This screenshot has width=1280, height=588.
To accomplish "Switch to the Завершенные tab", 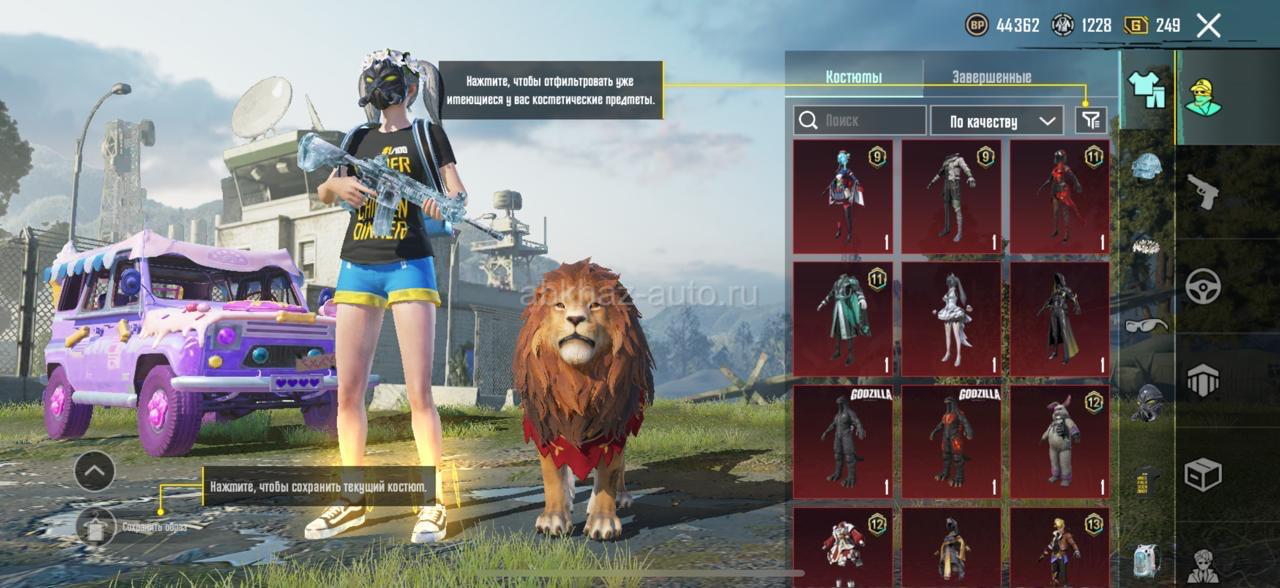I will (x=991, y=77).
